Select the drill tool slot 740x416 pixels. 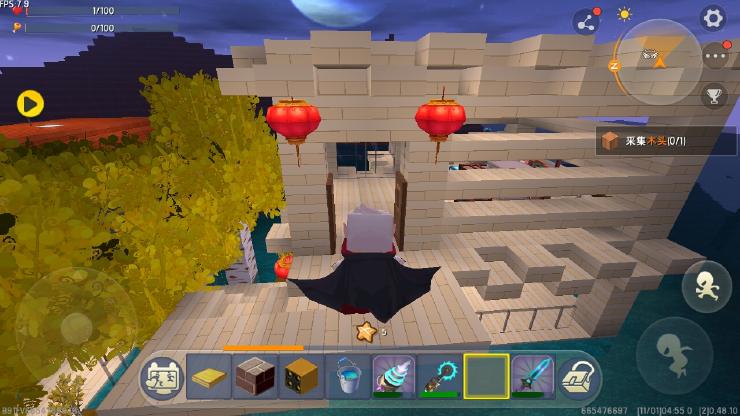point(395,376)
